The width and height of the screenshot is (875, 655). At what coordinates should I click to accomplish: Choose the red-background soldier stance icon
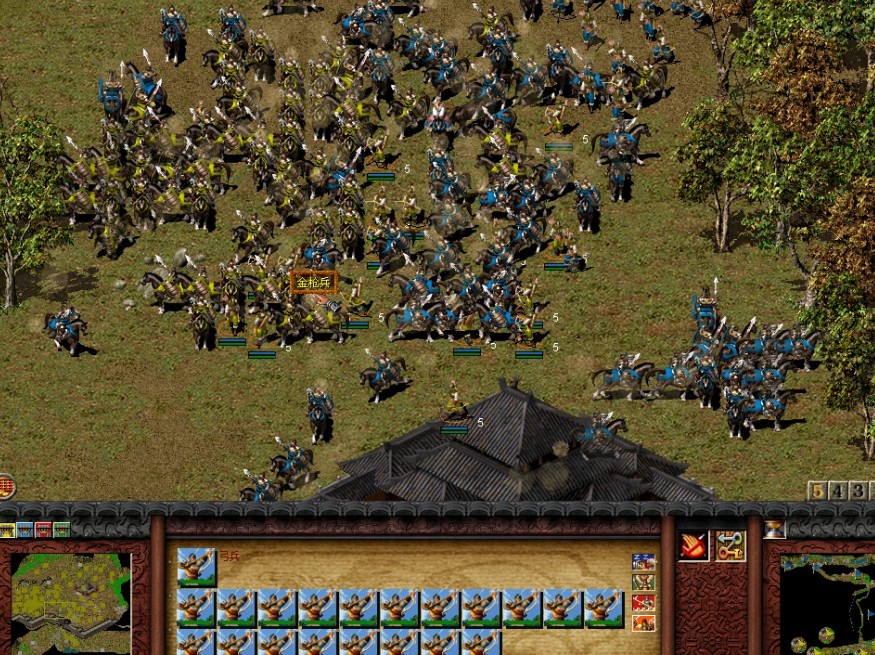click(643, 602)
